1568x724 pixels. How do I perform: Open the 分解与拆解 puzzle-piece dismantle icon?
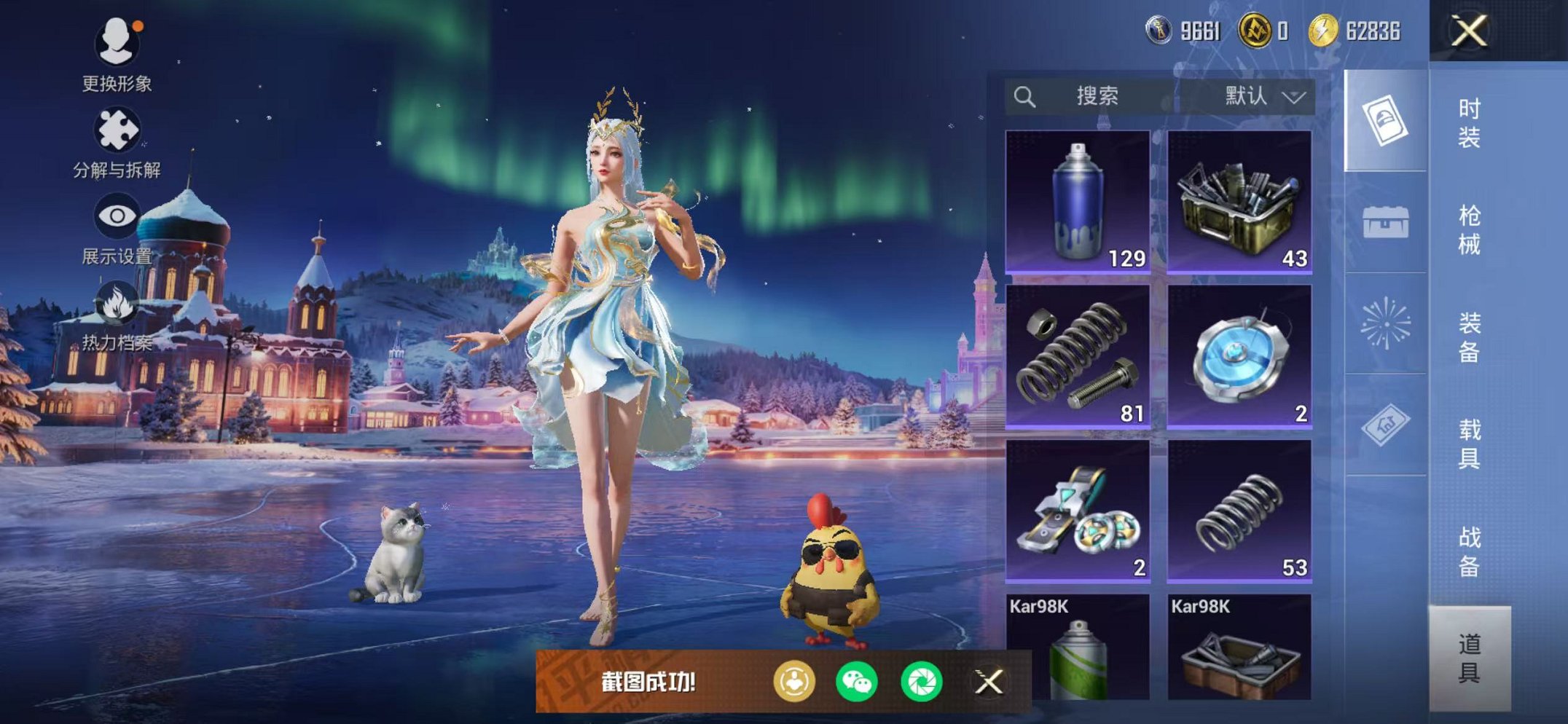(117, 128)
